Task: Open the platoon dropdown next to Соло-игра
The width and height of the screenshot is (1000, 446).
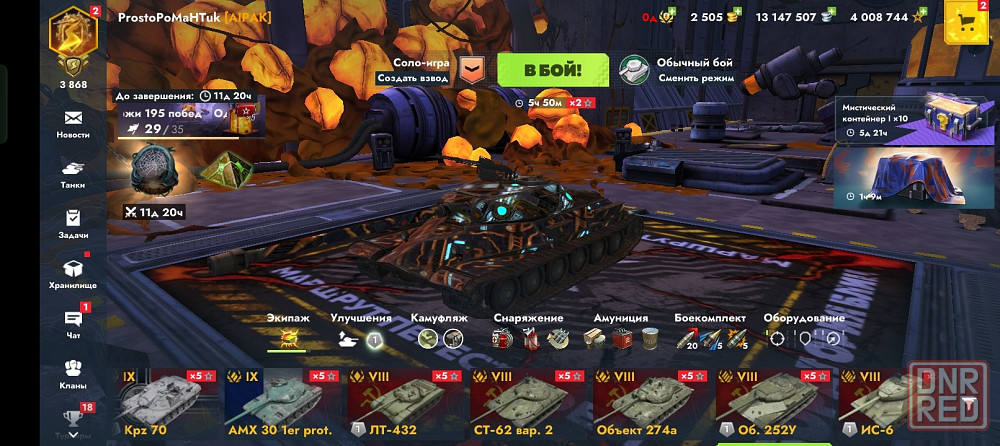Action: click(471, 70)
